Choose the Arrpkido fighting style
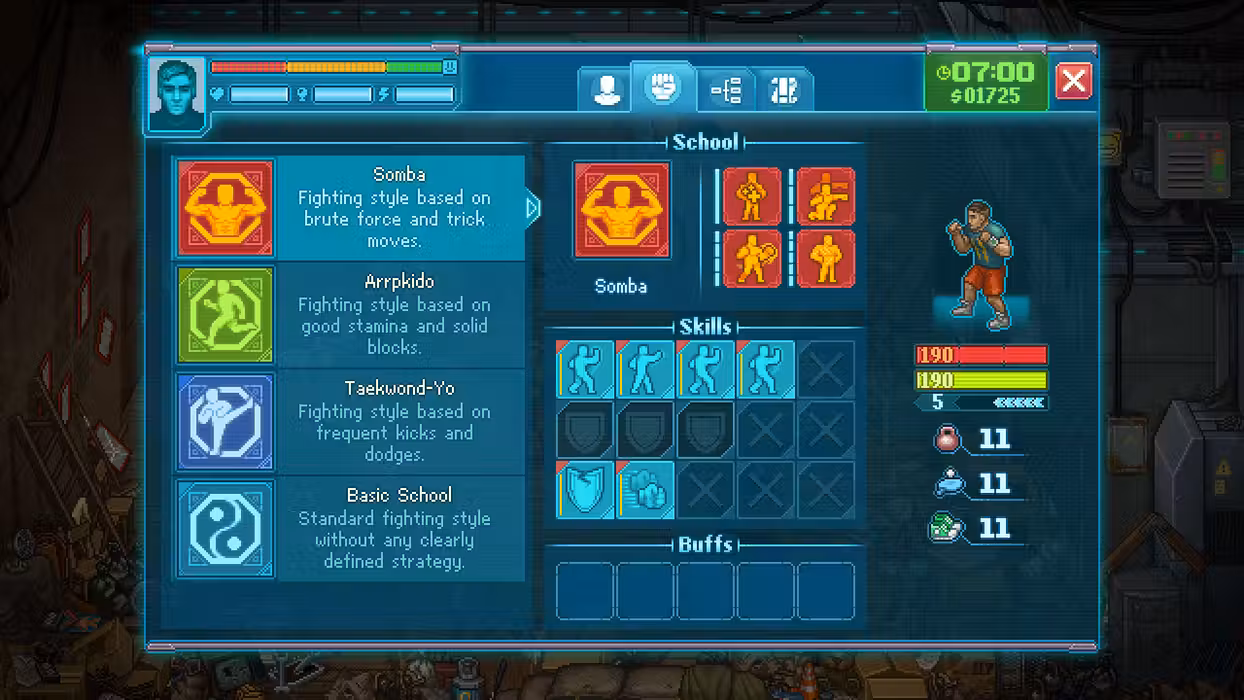Screen dimensions: 1244x700 [350, 315]
